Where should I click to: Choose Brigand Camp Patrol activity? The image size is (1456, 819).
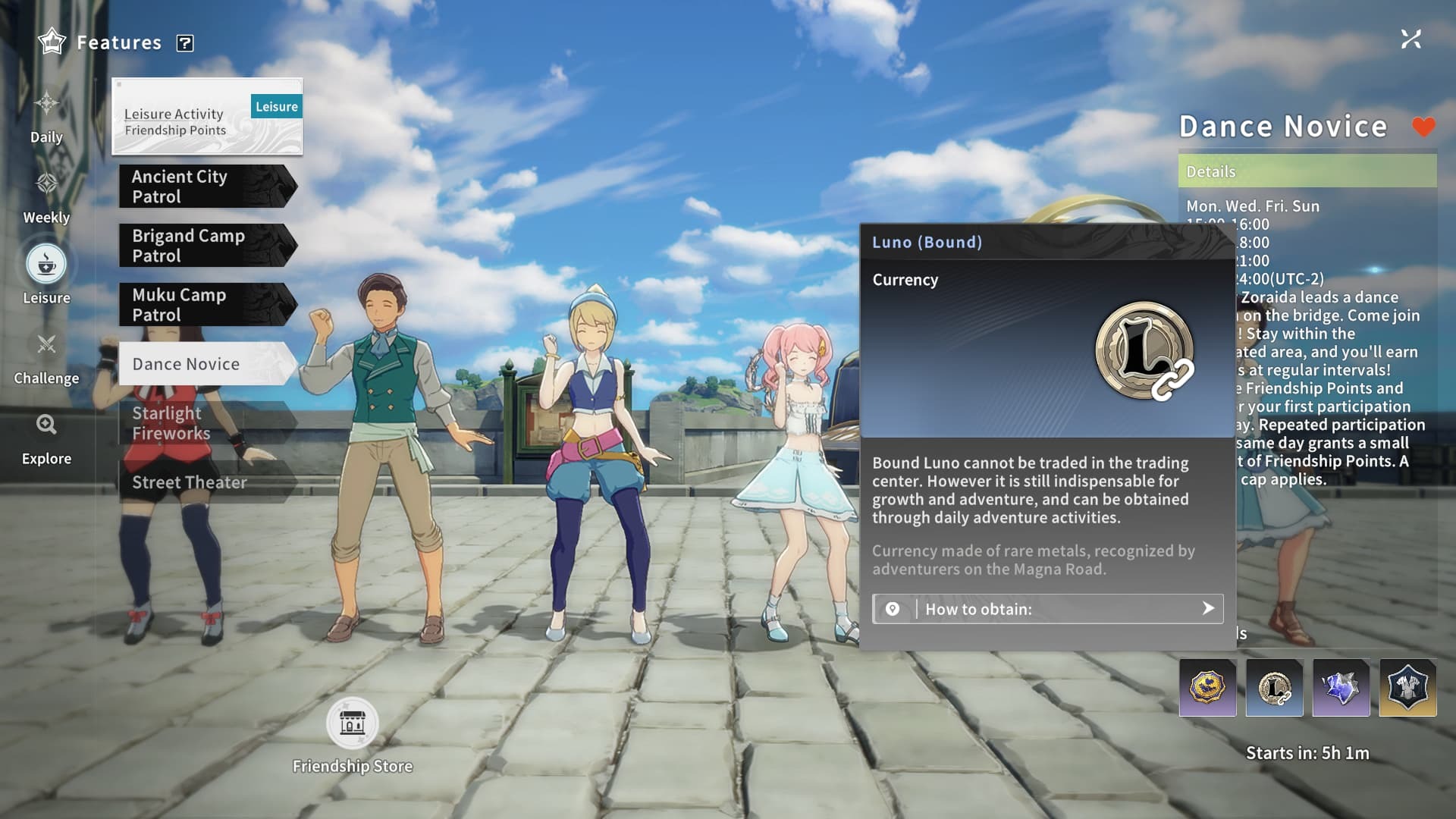[206, 246]
